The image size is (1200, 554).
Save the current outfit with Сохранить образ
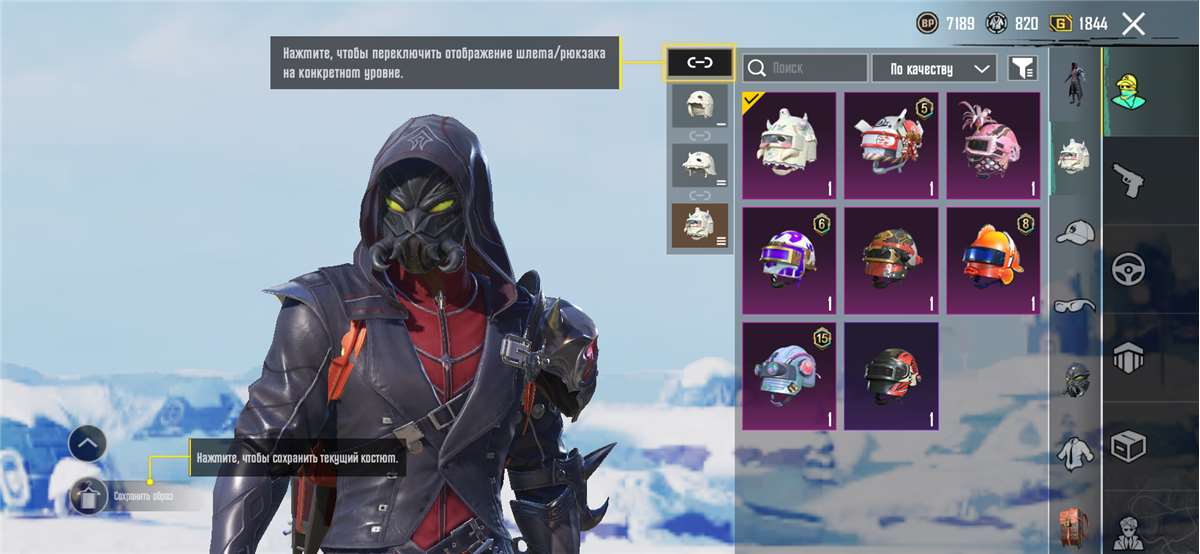click(90, 494)
